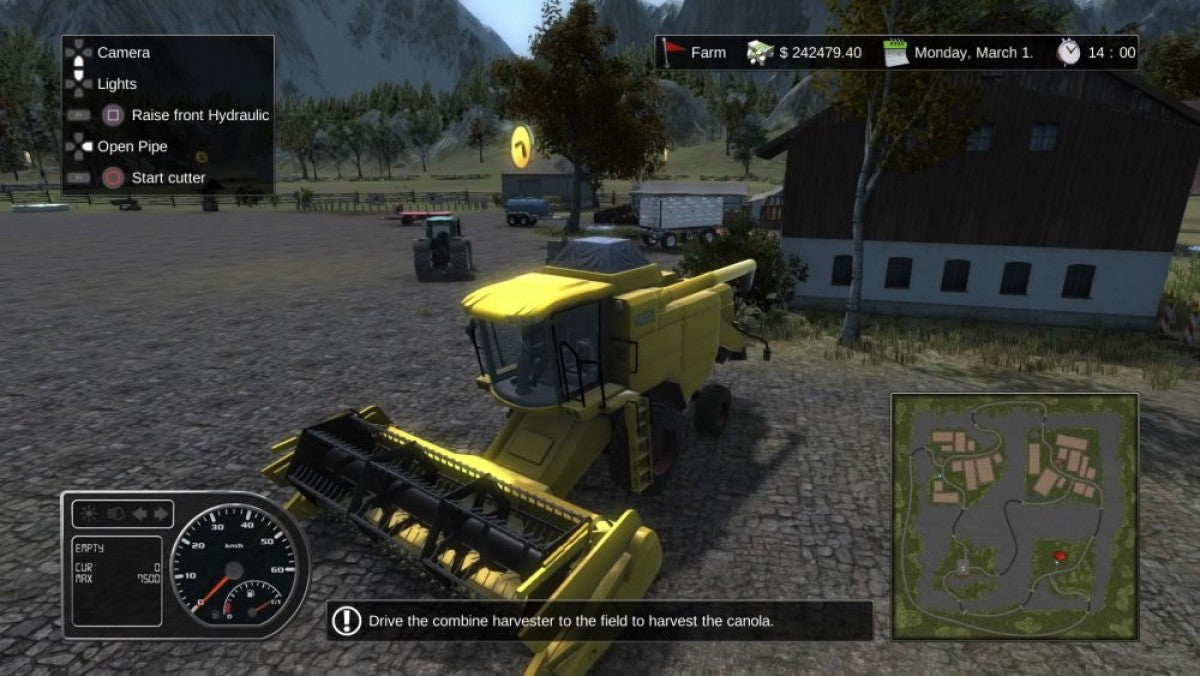Click the red Farm flag icon
Screen dimensions: 1200x676
(x=672, y=52)
